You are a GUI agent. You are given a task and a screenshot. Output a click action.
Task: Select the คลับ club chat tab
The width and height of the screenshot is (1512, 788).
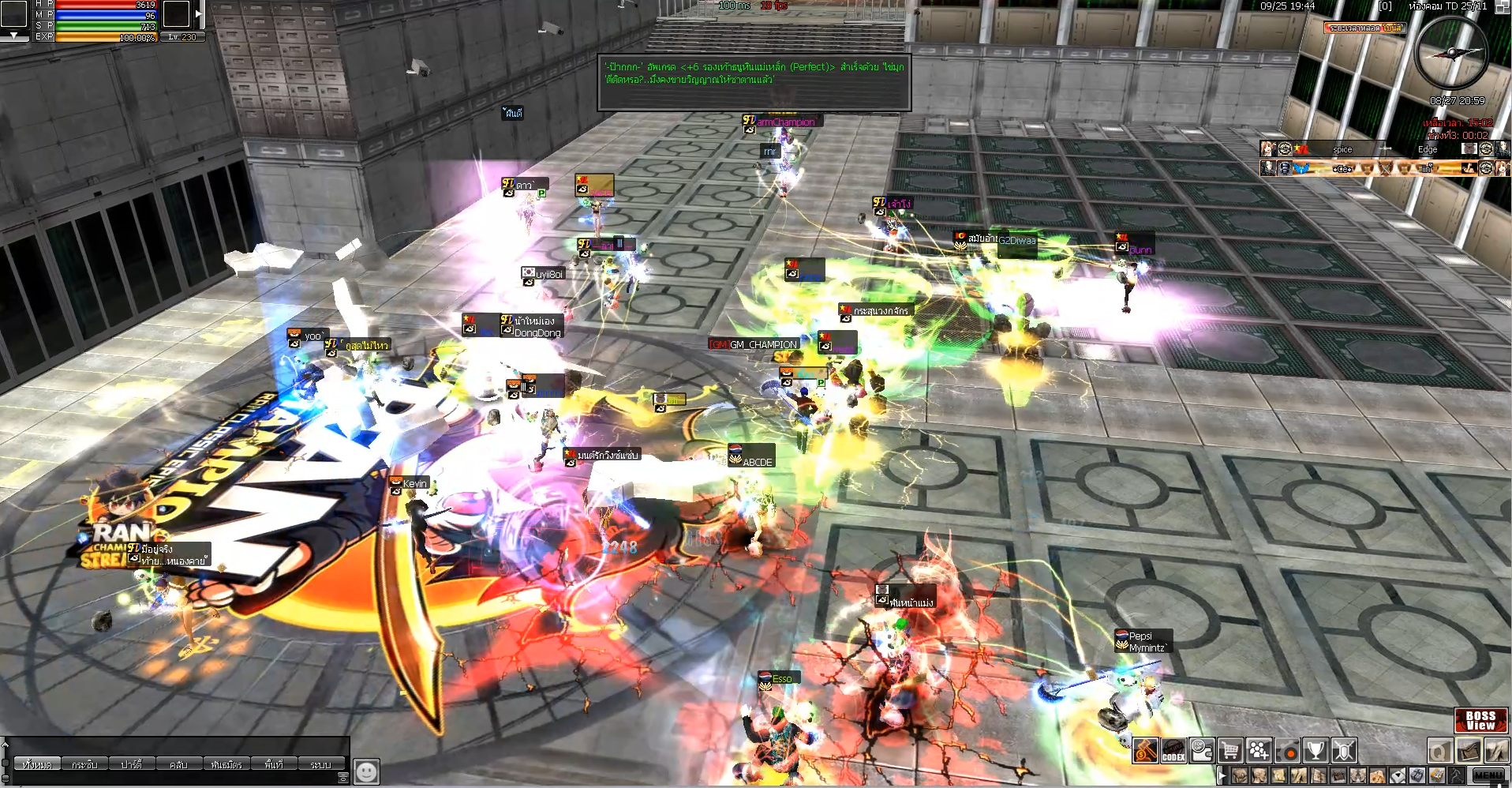point(178,764)
